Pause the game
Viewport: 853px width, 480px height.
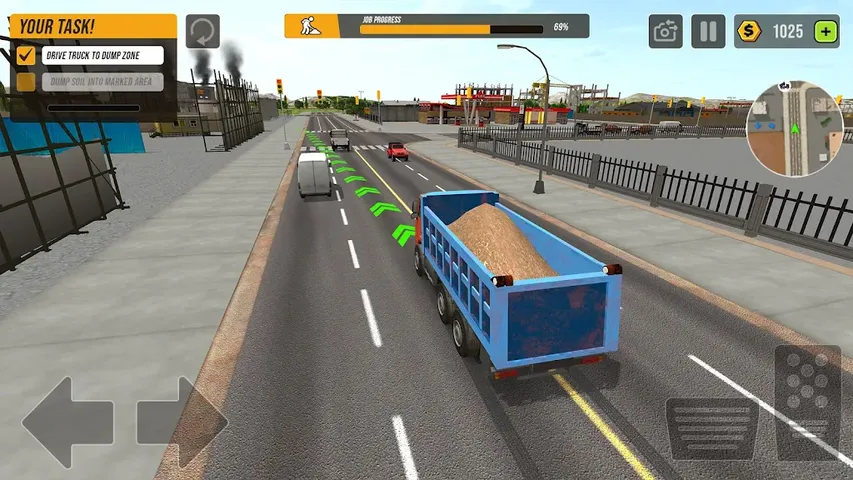[708, 31]
